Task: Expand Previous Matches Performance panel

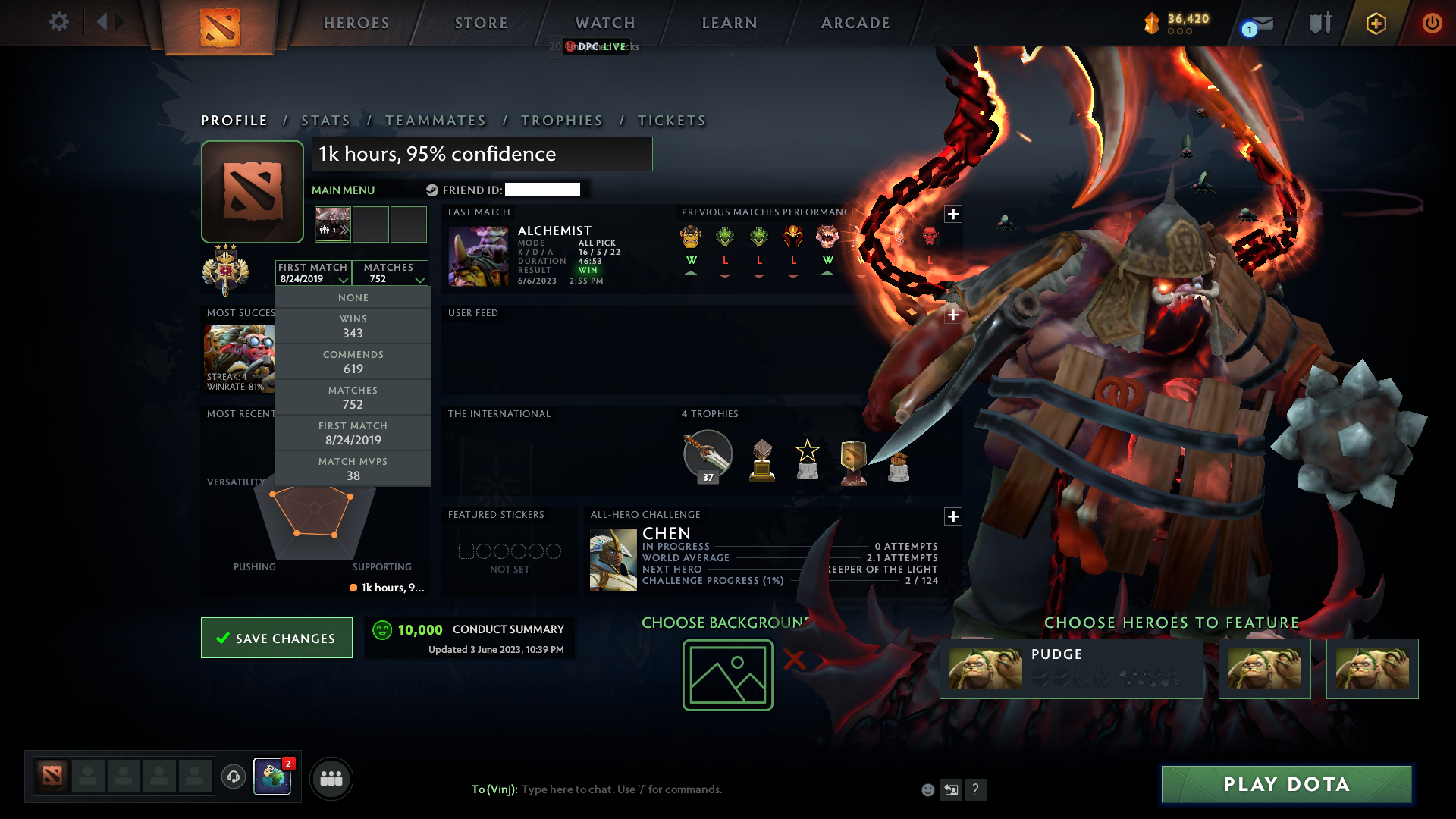Action: [x=953, y=214]
